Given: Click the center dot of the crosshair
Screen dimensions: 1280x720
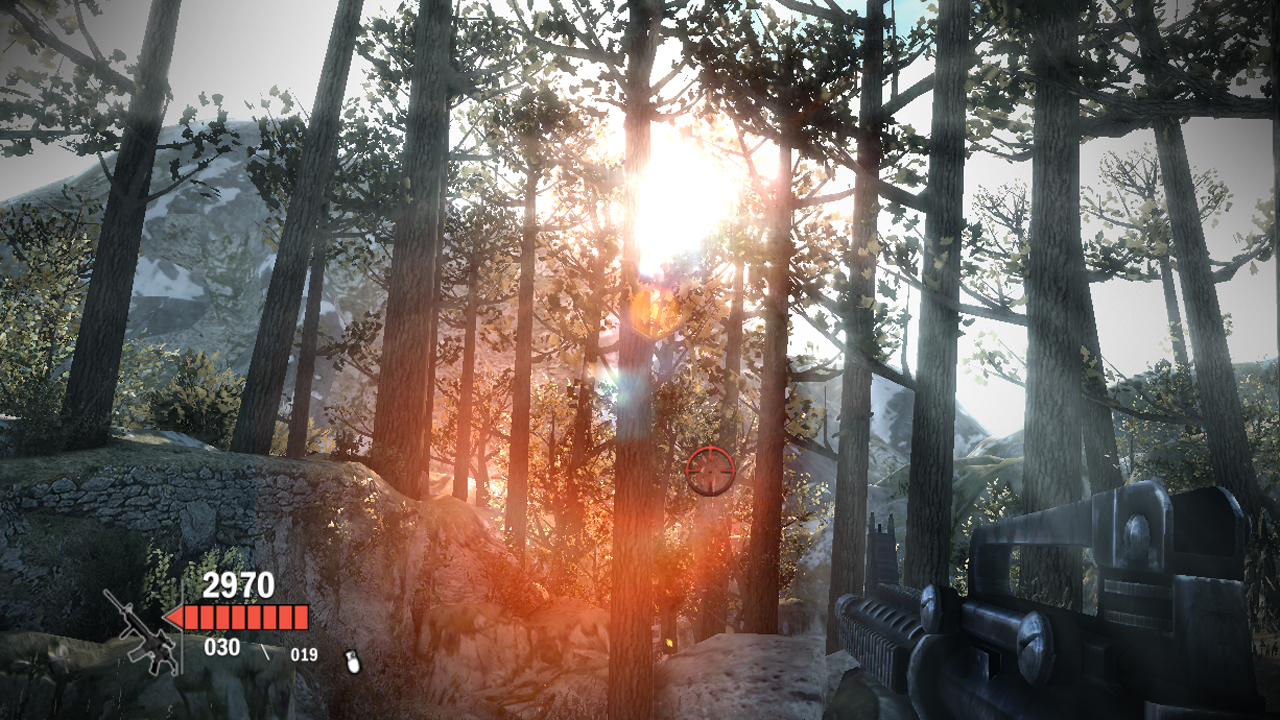Looking at the screenshot, I should 710,471.
